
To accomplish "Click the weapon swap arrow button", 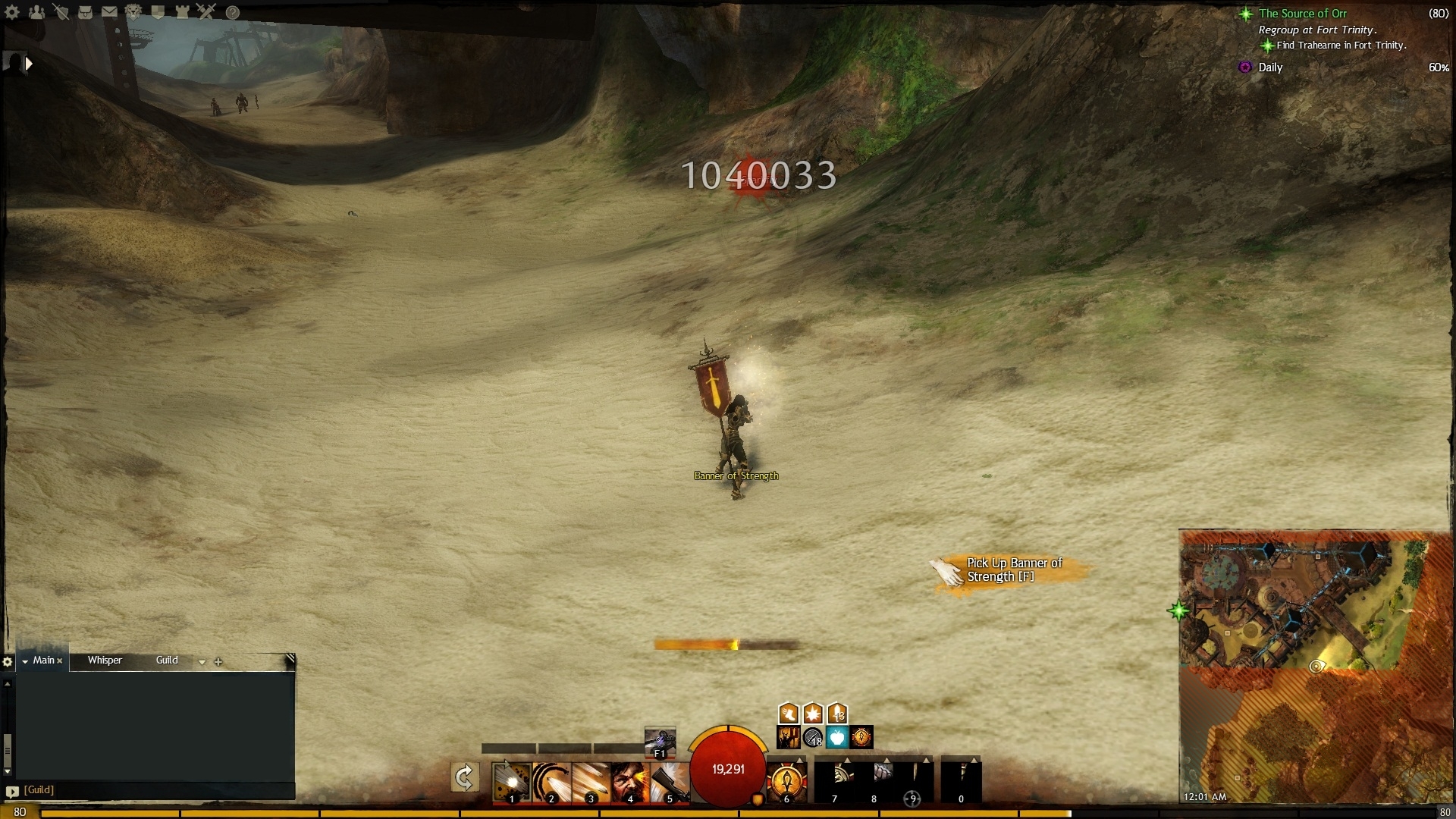I will point(464,777).
